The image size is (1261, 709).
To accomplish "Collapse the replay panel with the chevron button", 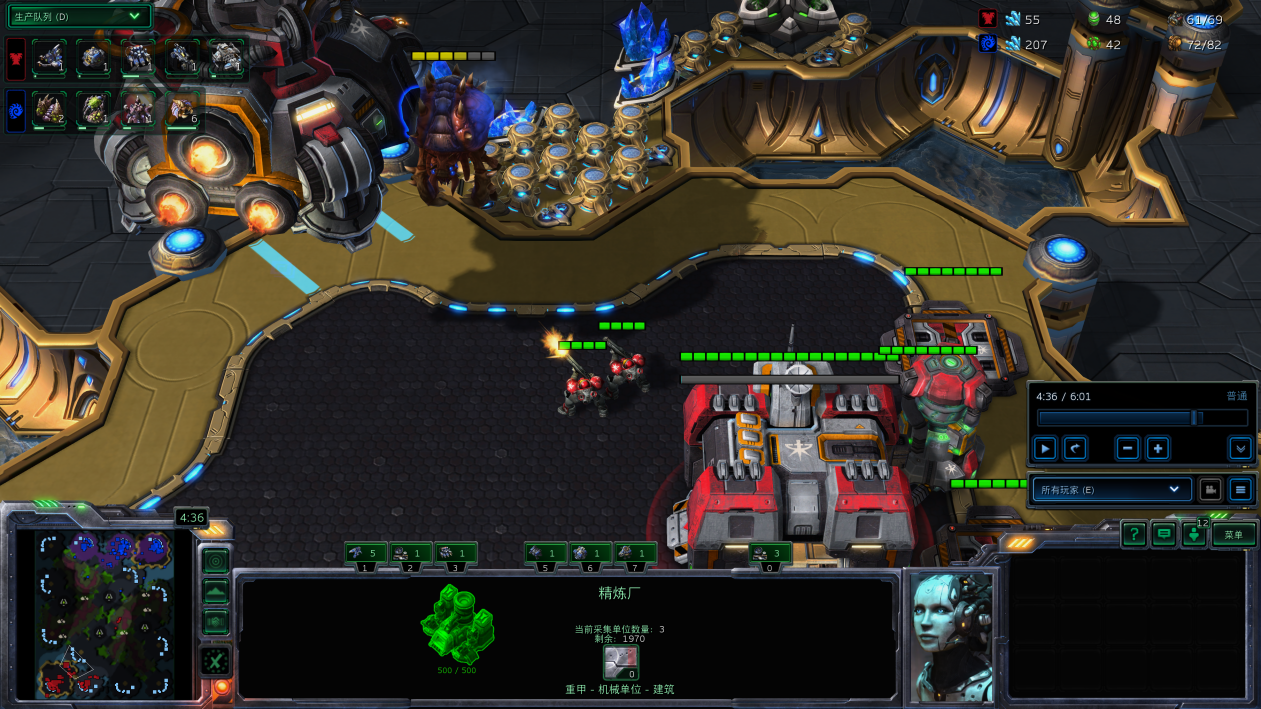I will [x=1241, y=449].
